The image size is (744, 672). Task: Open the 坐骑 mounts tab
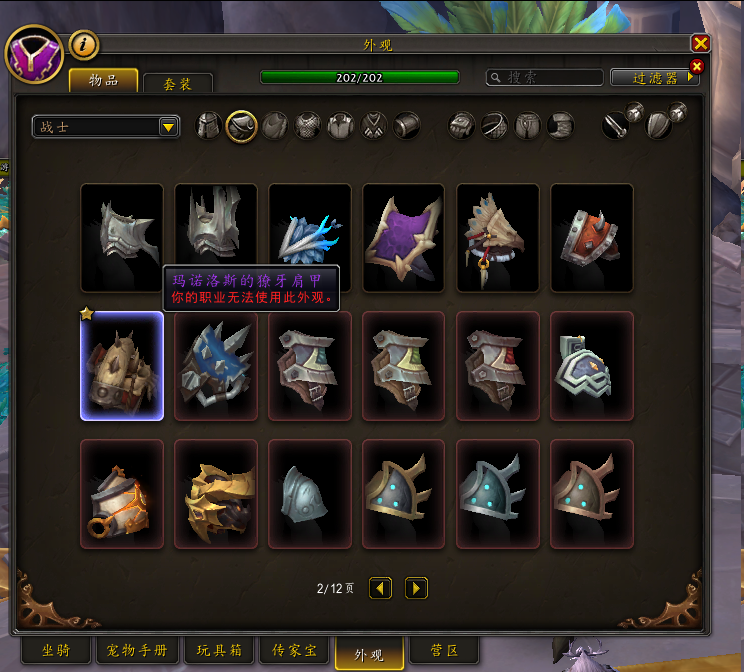tap(55, 651)
